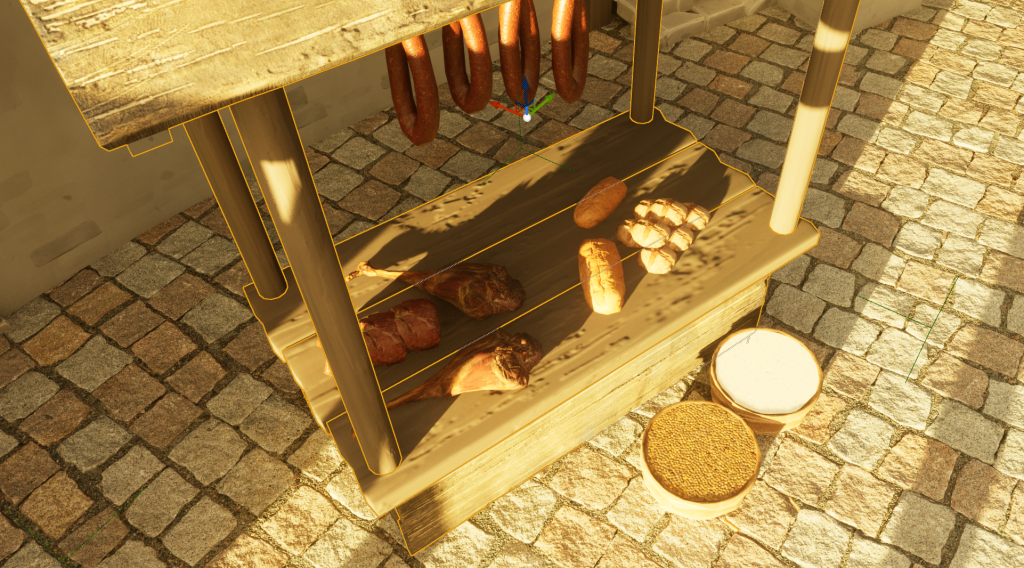1024x568 pixels.
Task: Click the transform gizmo's center handle
Action: [526, 117]
